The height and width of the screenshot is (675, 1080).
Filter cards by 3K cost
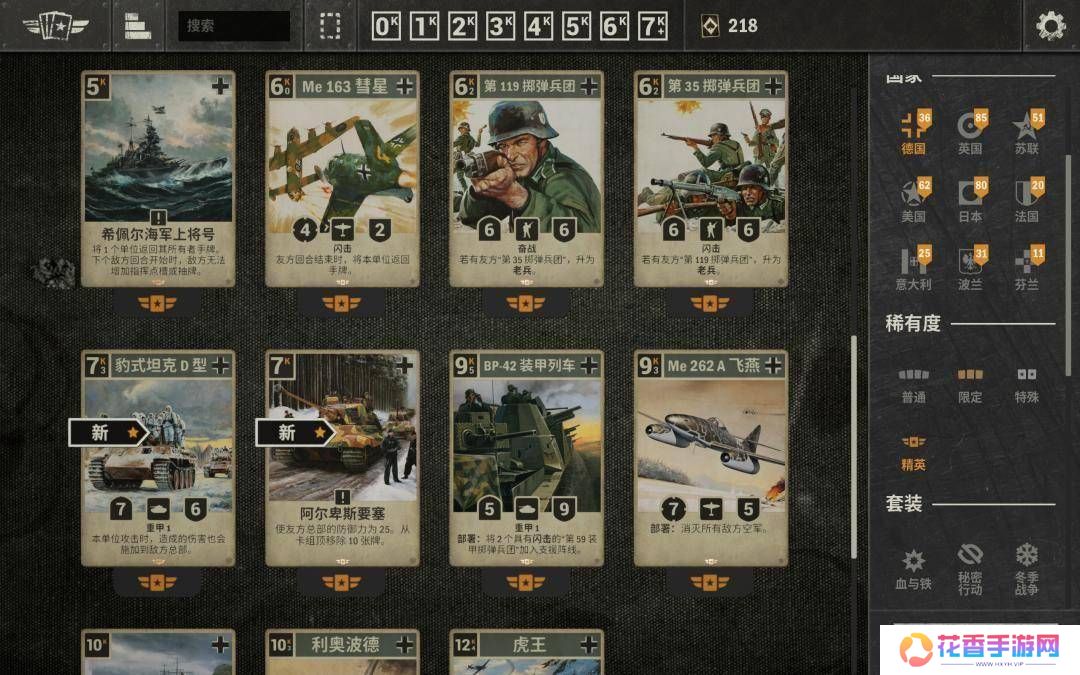pos(500,26)
